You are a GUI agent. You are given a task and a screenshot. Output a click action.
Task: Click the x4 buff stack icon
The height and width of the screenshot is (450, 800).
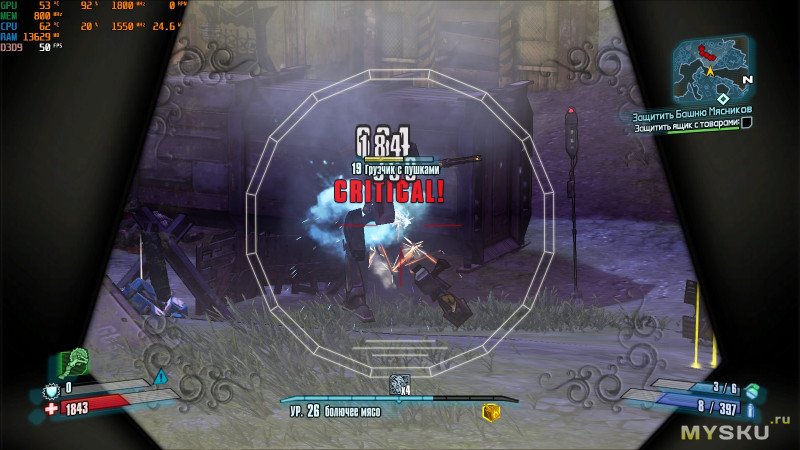(400, 384)
